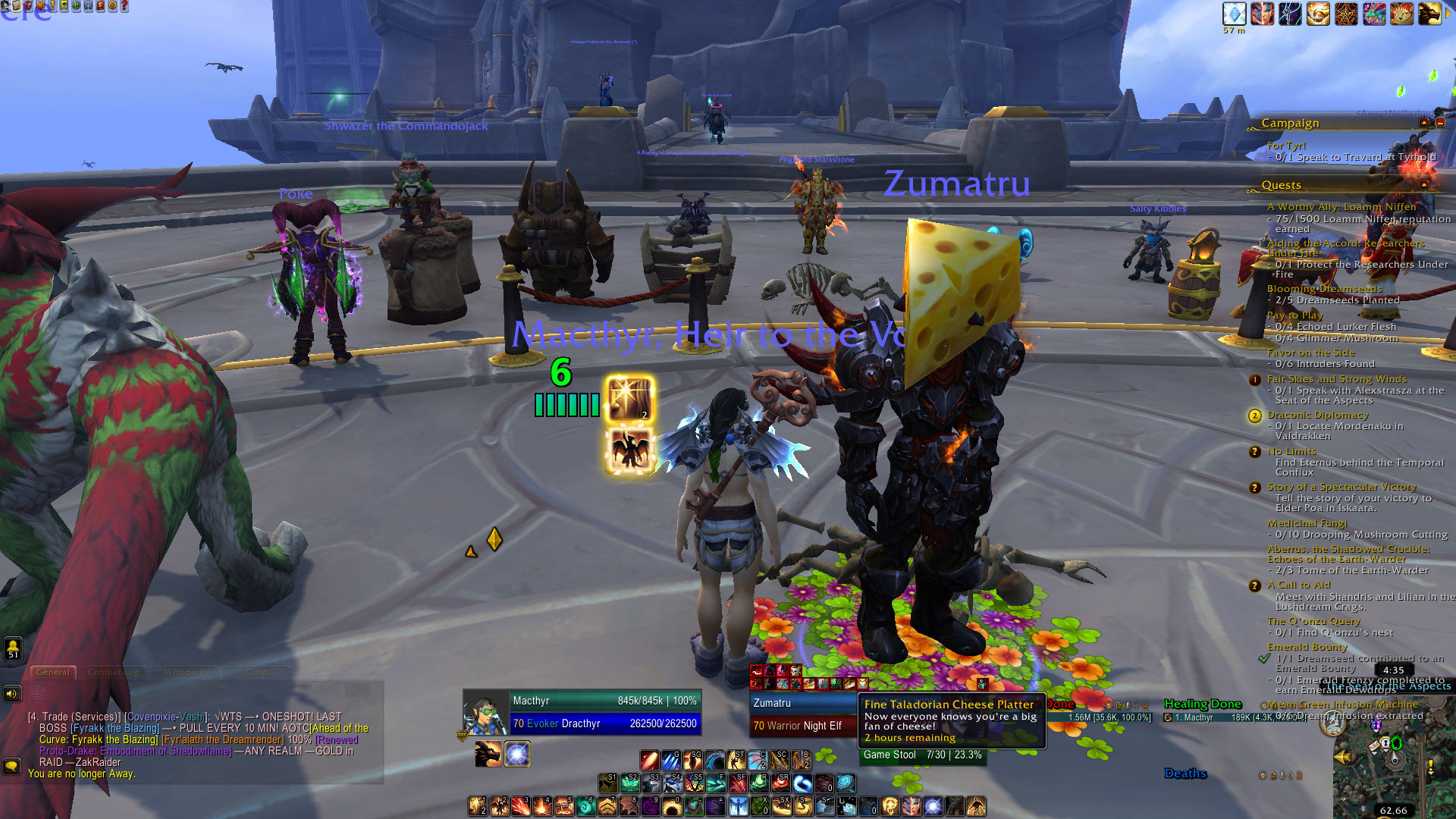The height and width of the screenshot is (819, 1456).
Task: Expand the buff row with yellow arrow
Action: (1448, 14)
